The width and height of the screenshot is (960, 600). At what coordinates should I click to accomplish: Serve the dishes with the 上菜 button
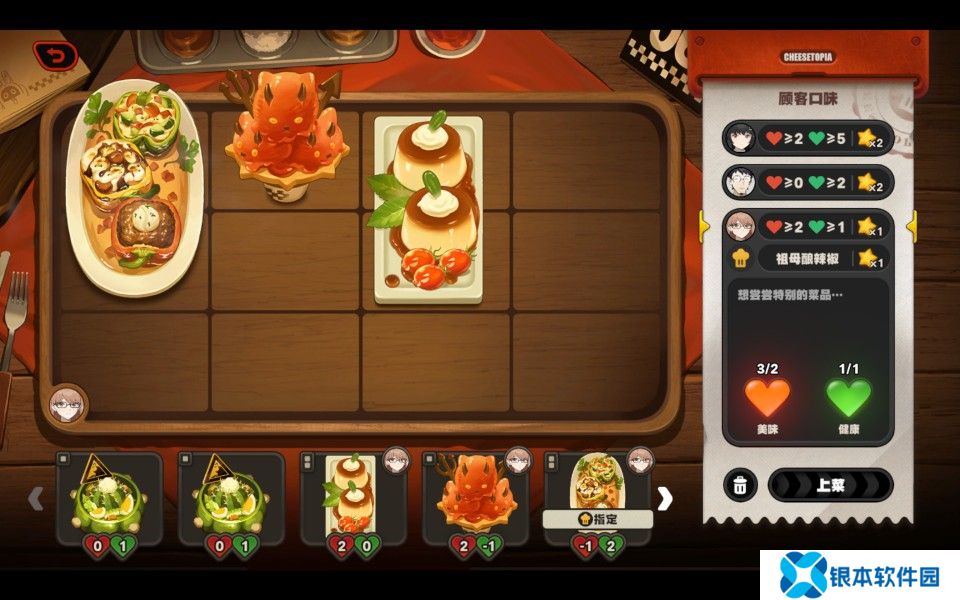[x=829, y=485]
